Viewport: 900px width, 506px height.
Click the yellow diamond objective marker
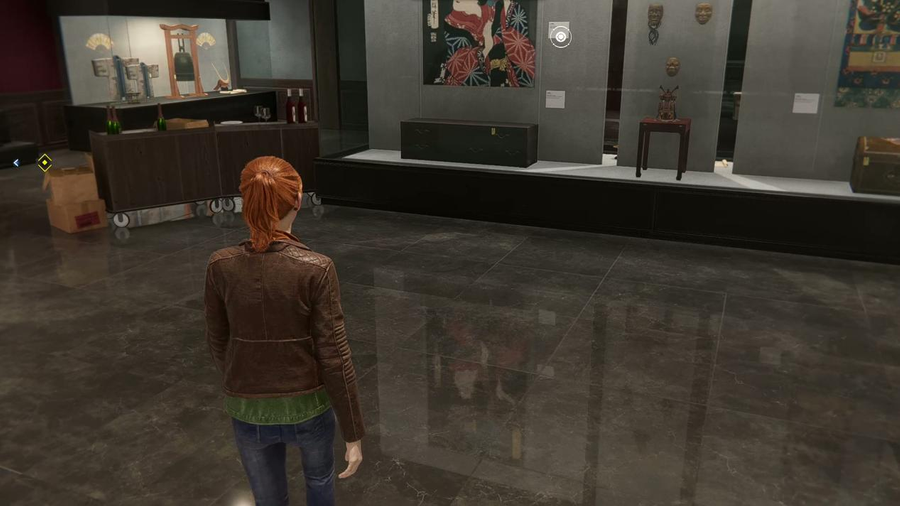44,161
